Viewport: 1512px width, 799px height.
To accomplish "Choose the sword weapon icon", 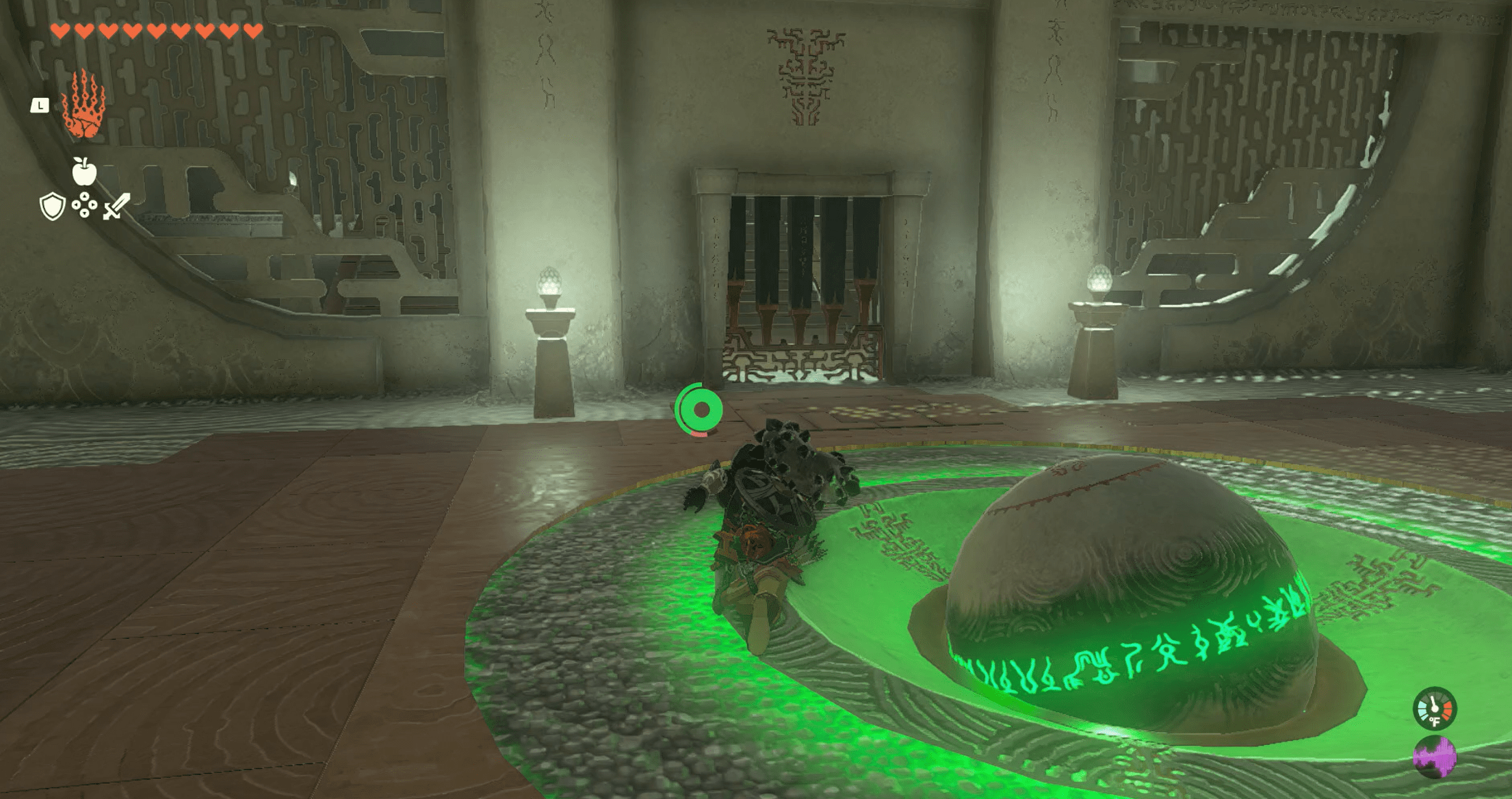I will [x=116, y=206].
